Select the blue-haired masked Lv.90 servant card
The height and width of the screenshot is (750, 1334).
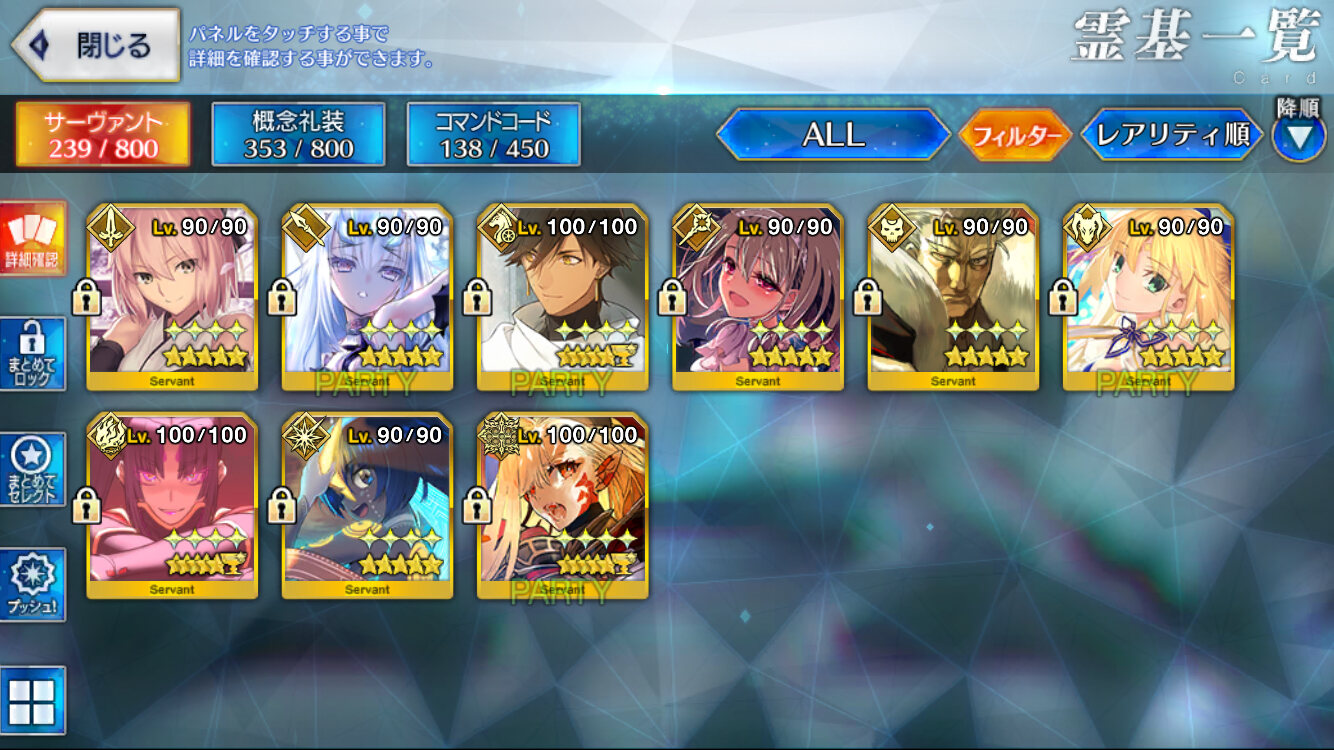tap(367, 506)
